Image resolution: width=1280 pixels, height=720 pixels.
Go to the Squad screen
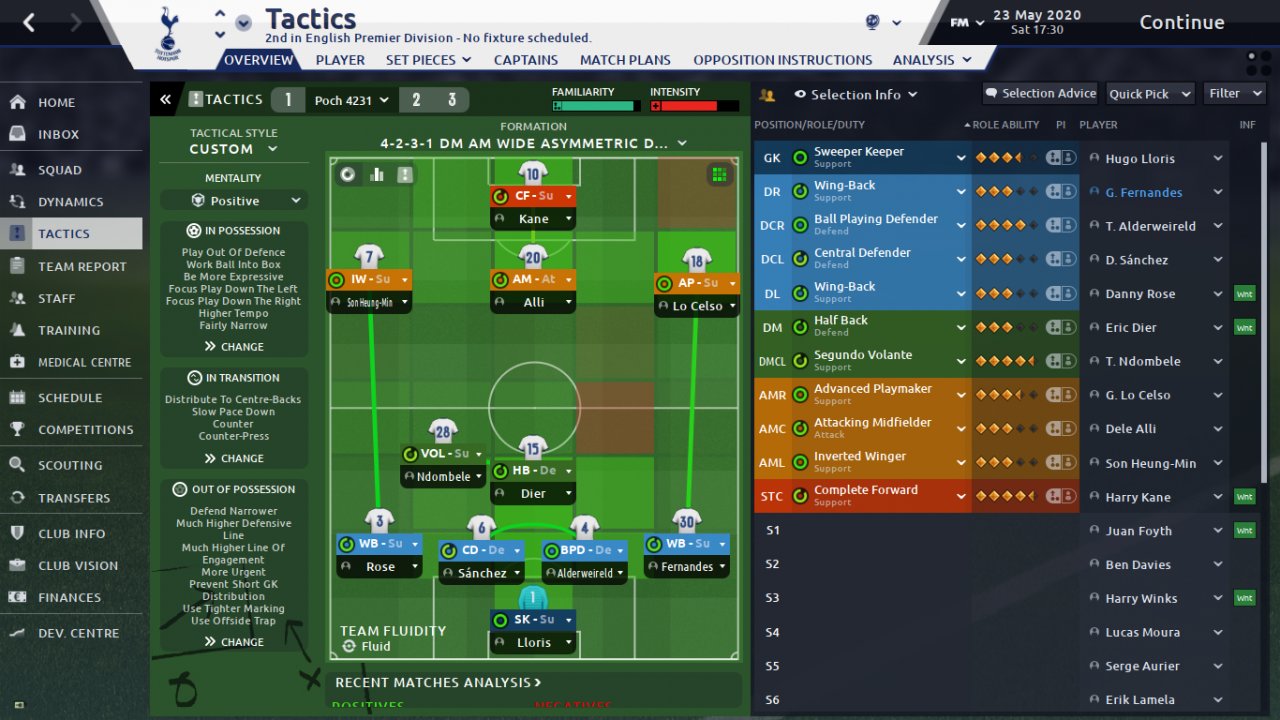pos(60,170)
